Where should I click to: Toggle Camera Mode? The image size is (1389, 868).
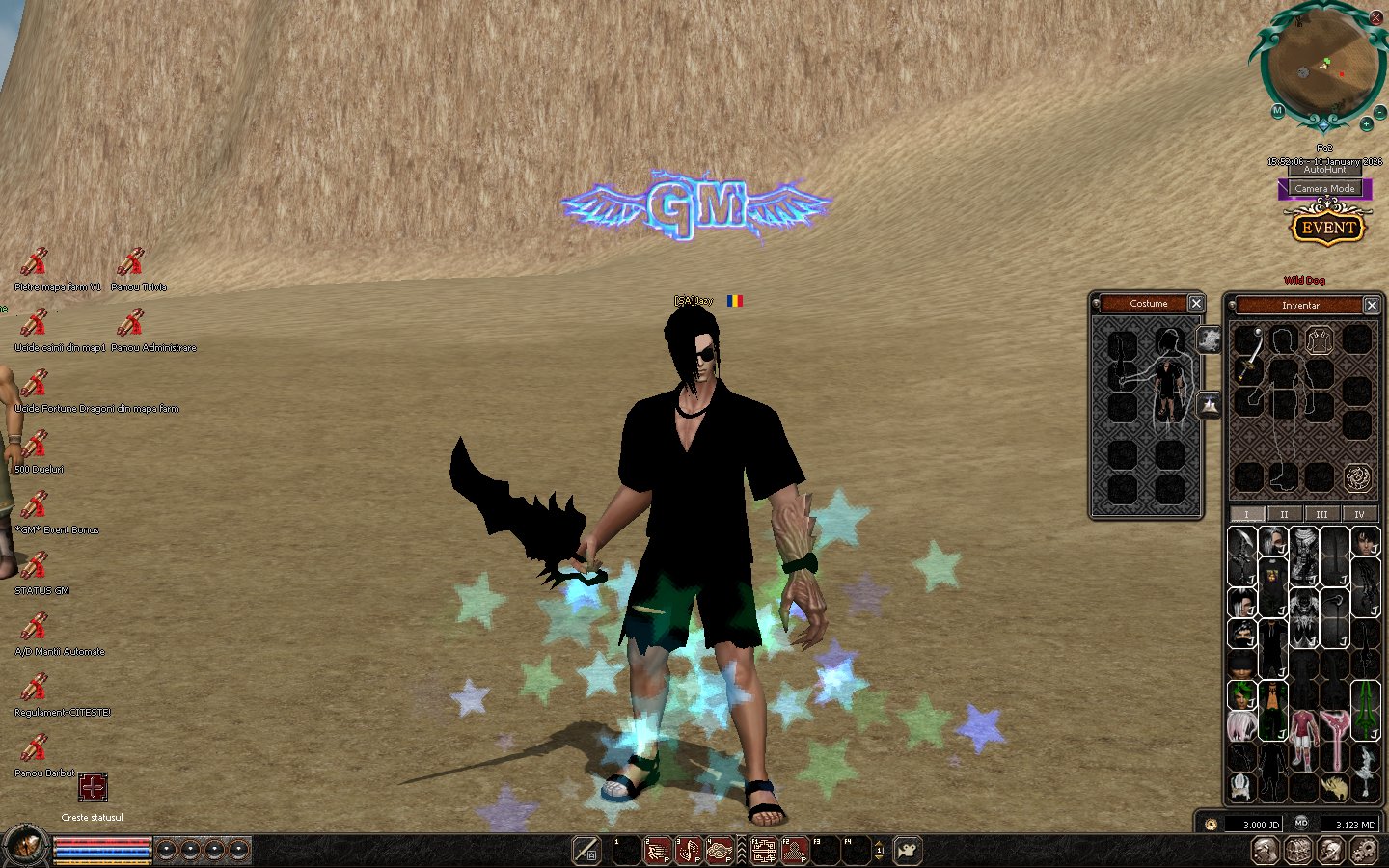pyautogui.click(x=1324, y=189)
